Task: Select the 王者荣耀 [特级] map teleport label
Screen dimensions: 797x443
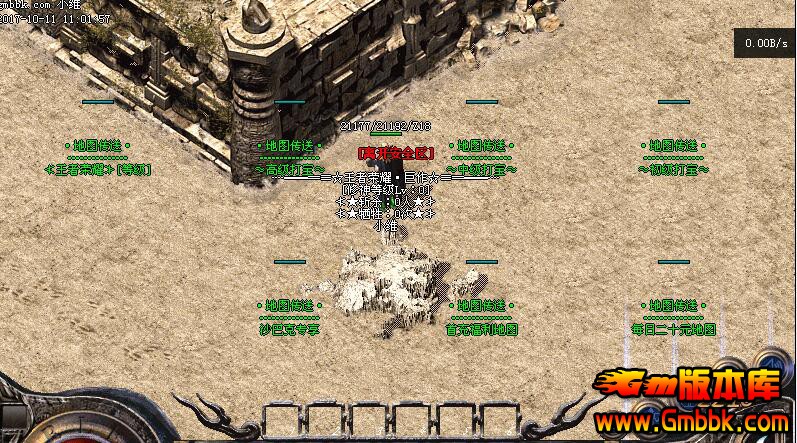Action: click(x=97, y=169)
